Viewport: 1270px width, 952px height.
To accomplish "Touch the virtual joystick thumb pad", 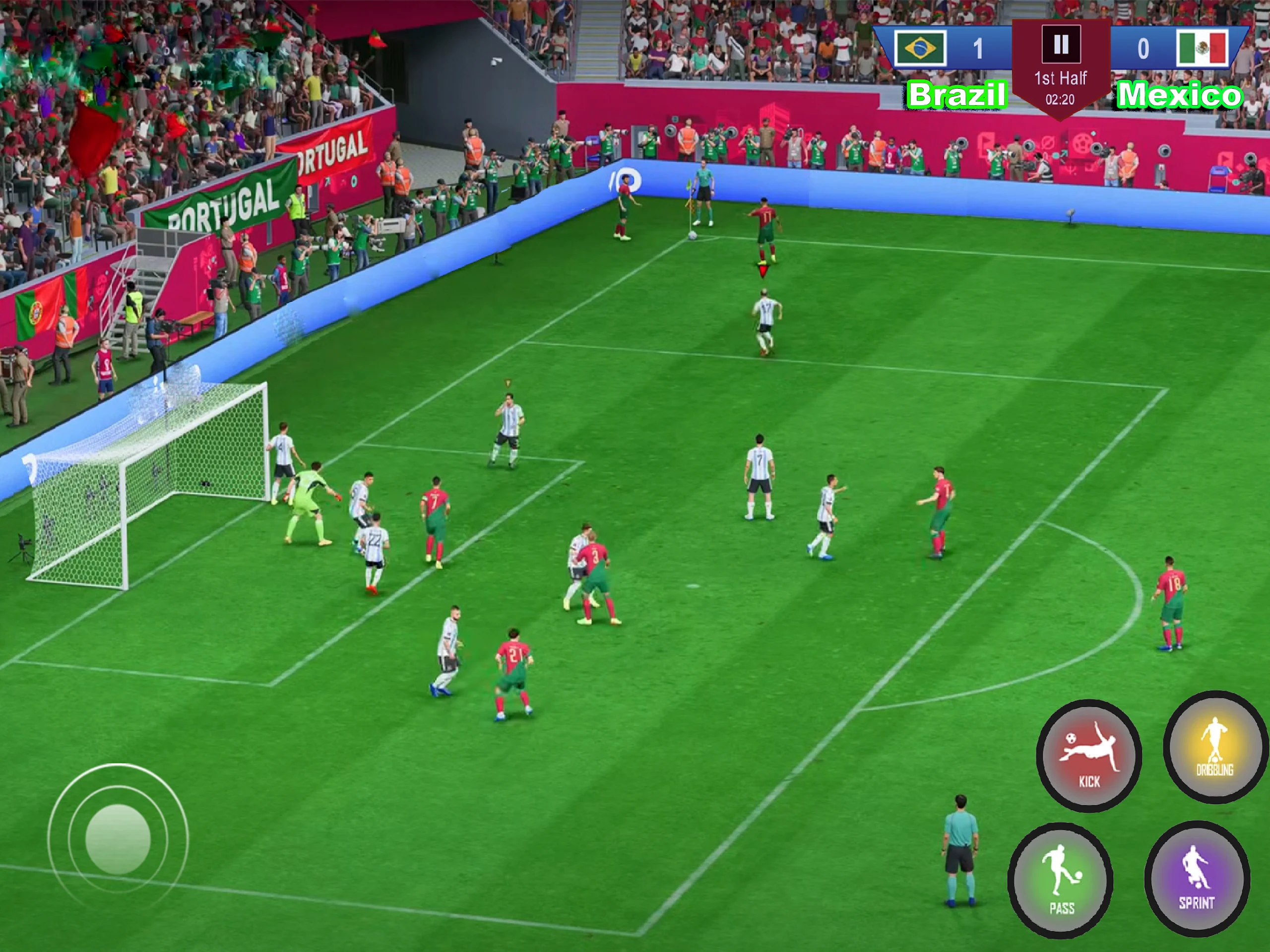I will tap(118, 839).
